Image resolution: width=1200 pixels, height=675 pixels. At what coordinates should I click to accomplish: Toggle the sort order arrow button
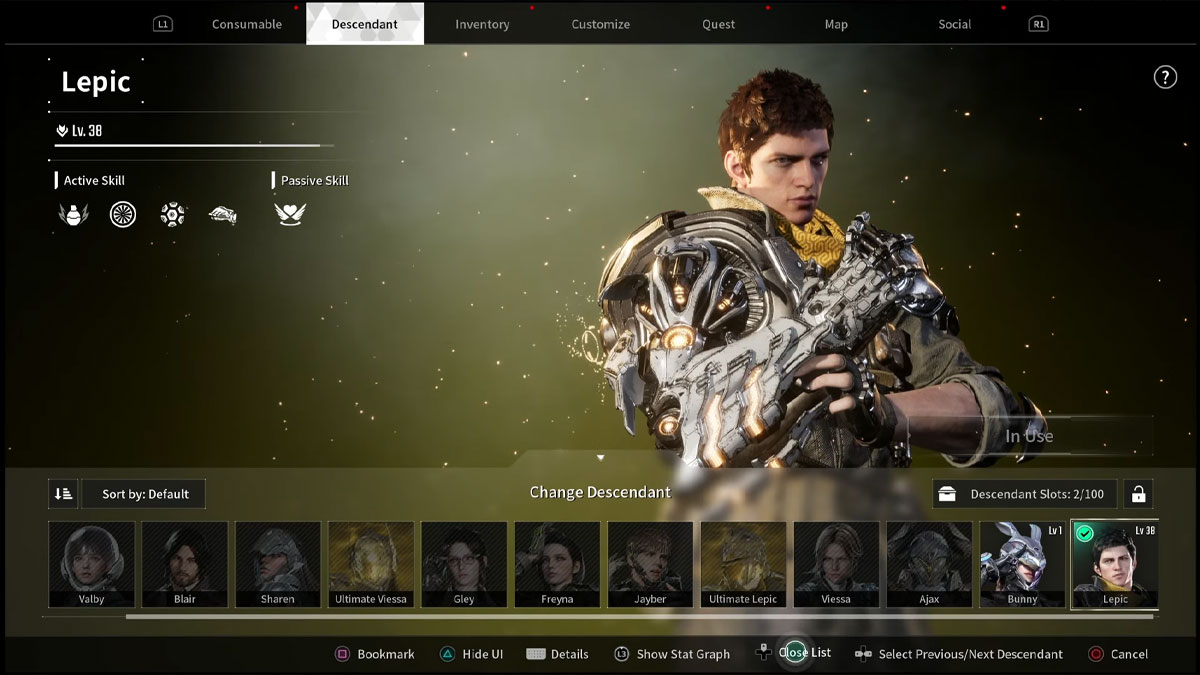pyautogui.click(x=63, y=494)
